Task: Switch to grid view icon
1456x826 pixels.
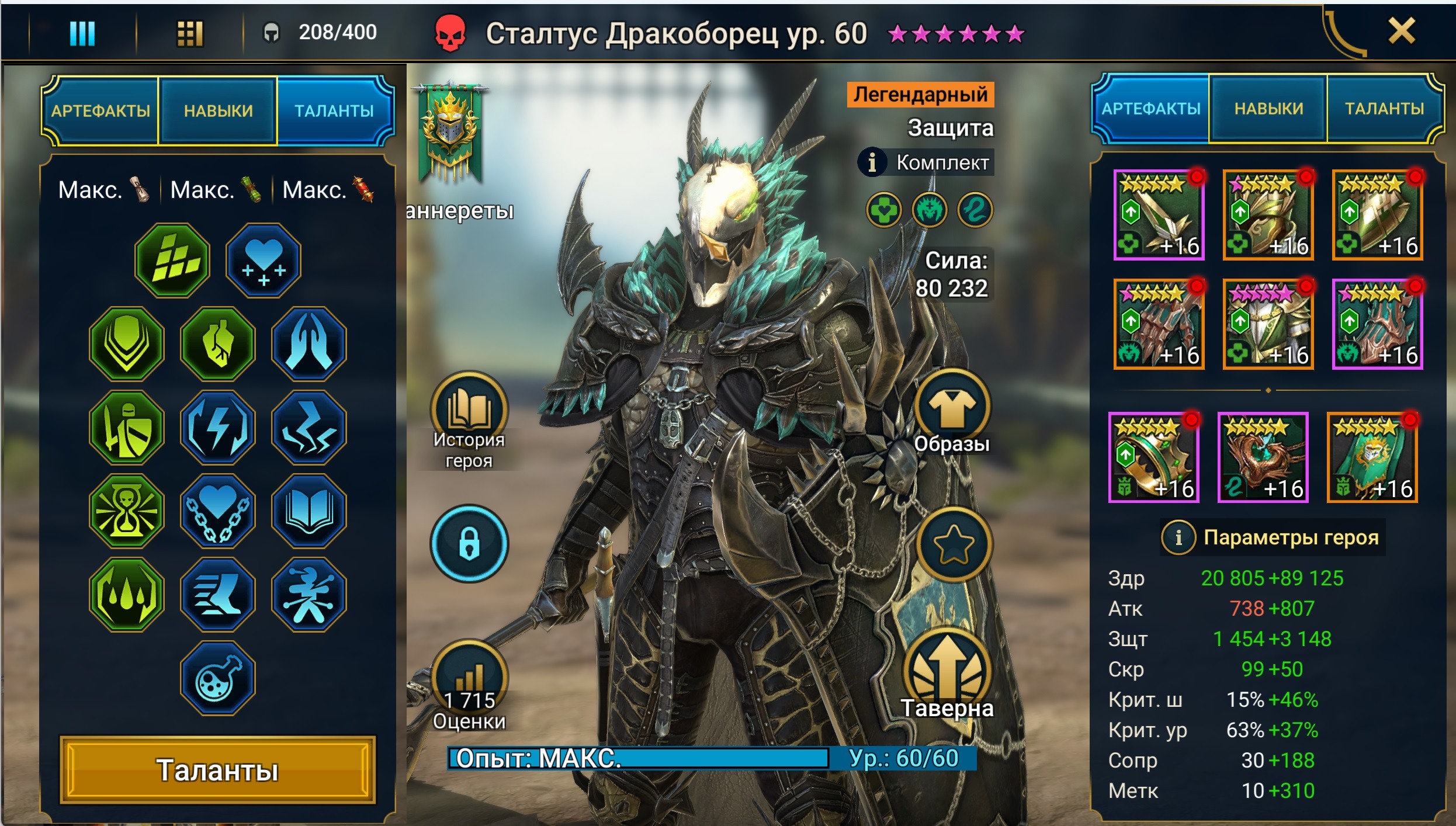Action: pyautogui.click(x=189, y=33)
